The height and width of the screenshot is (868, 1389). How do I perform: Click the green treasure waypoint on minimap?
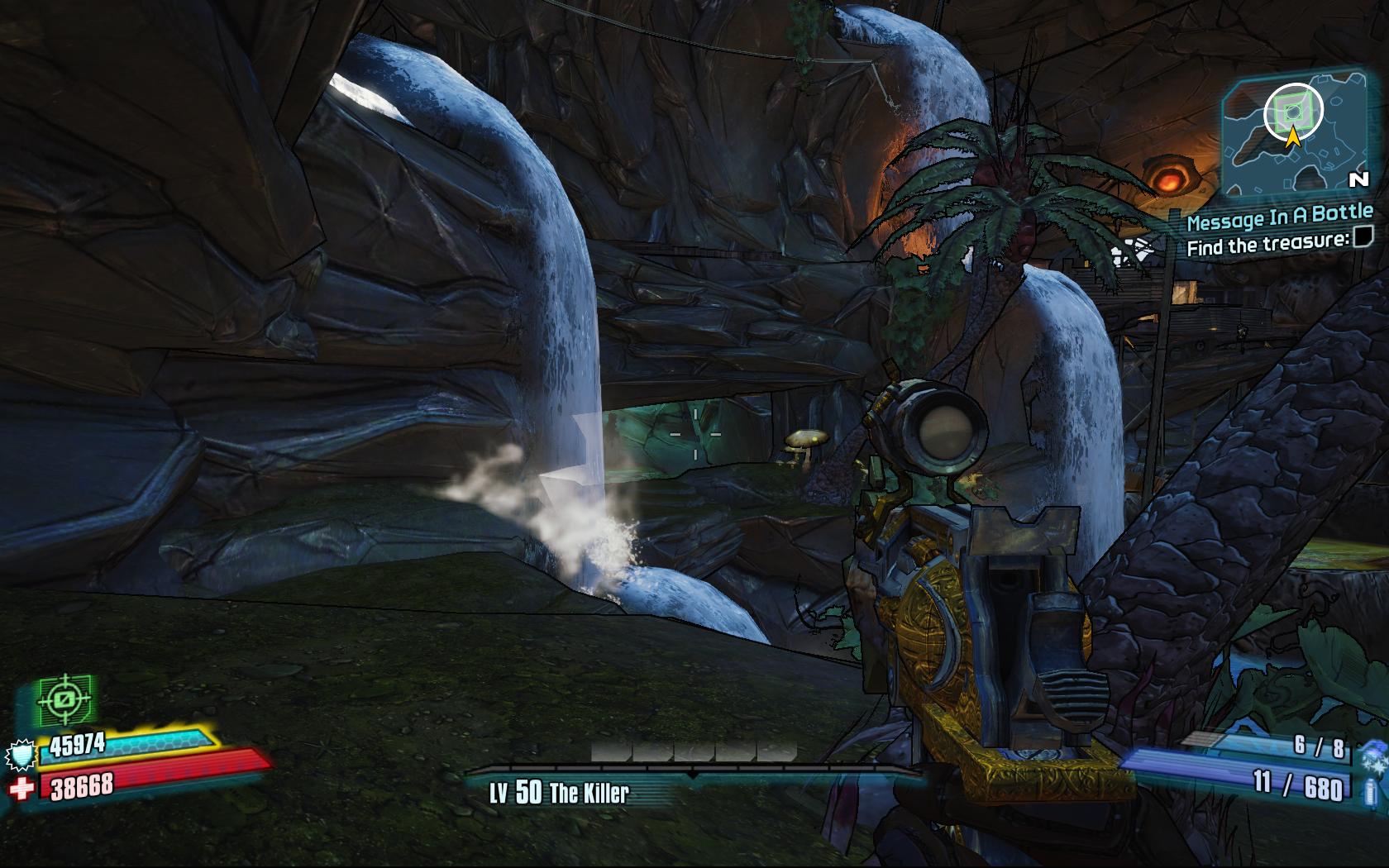pos(1293,110)
